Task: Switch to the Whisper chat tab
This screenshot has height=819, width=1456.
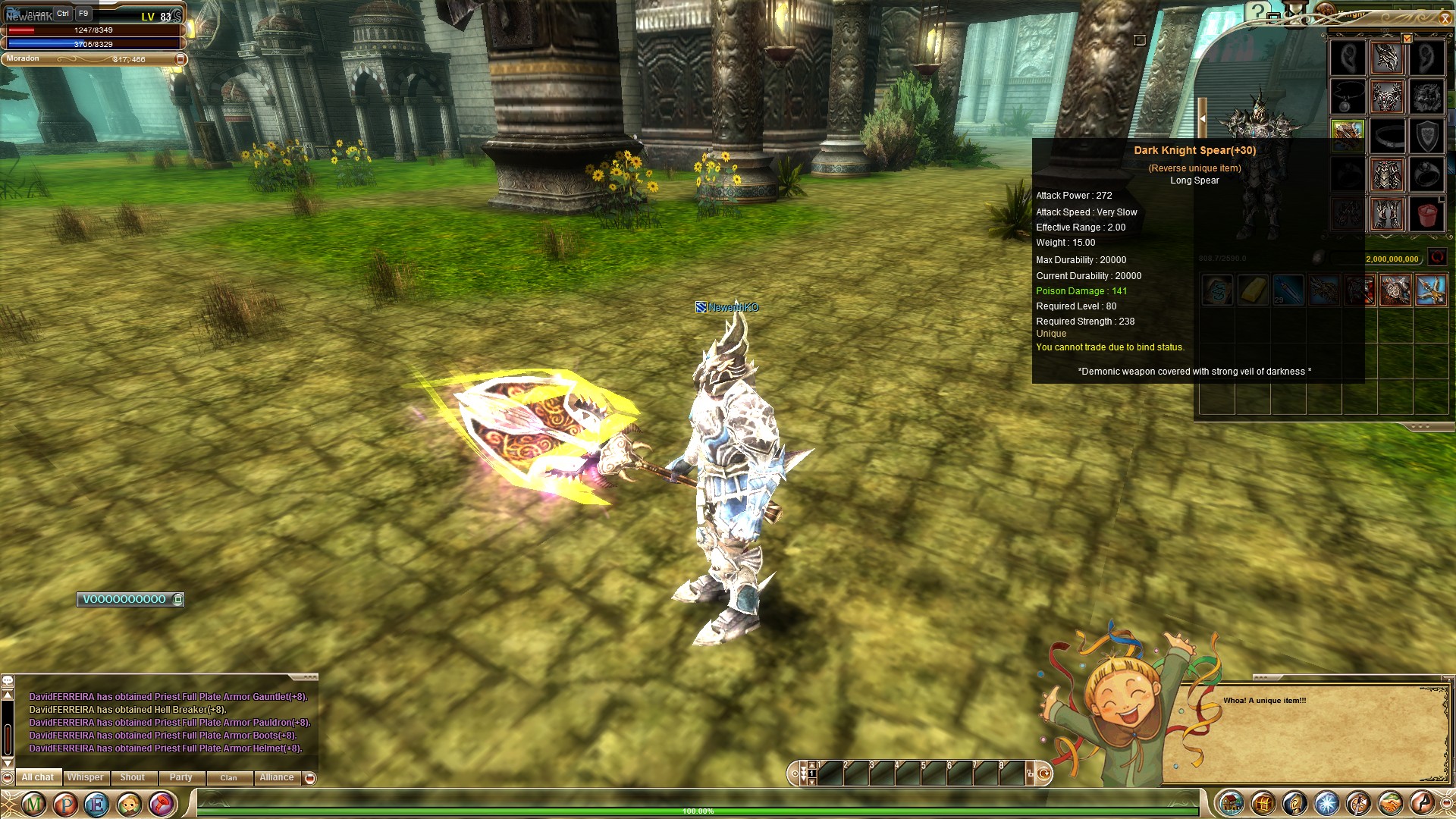Action: point(85,777)
